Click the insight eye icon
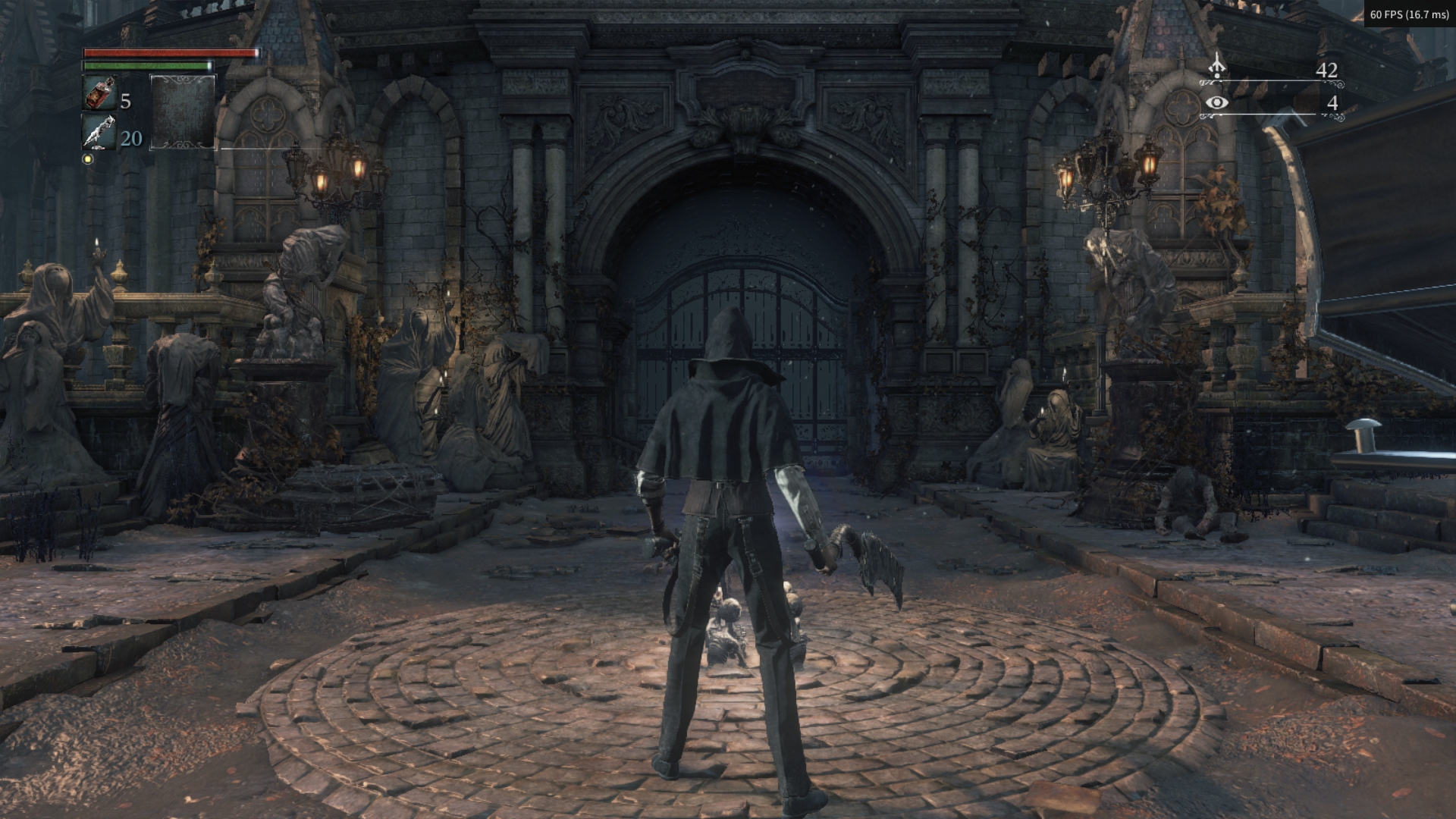1456x819 pixels. (1217, 102)
